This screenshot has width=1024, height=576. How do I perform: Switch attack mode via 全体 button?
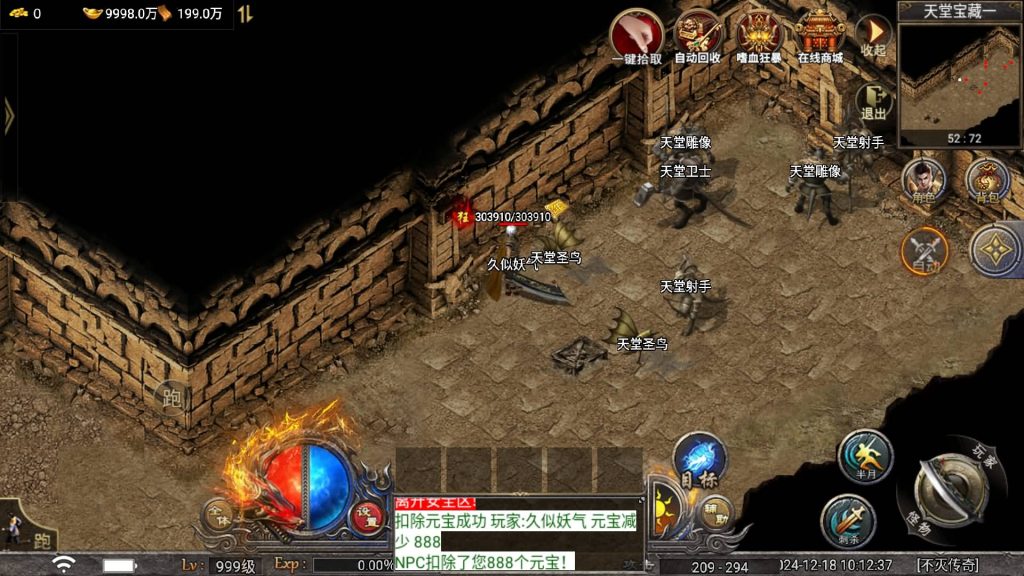tap(218, 514)
